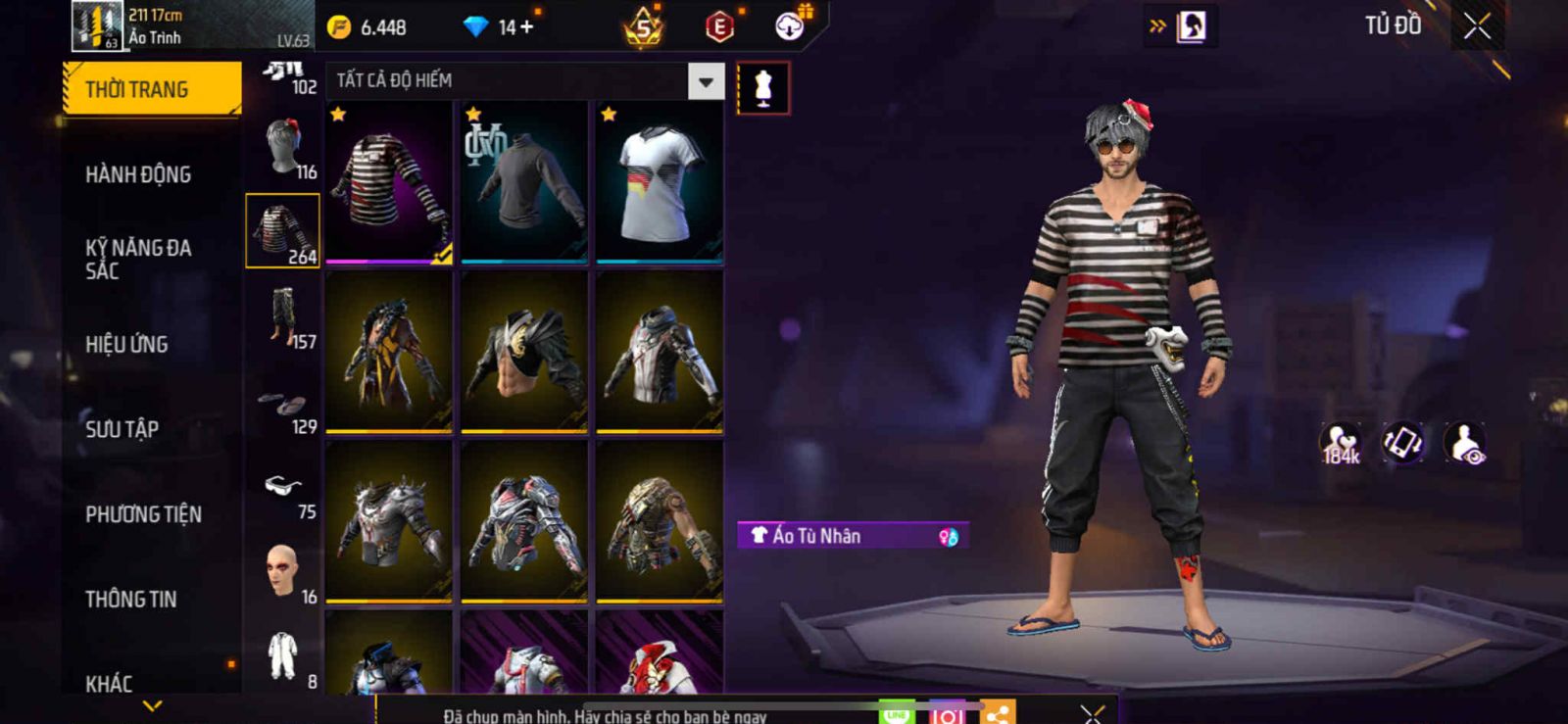Select the pants category with 157 items
Image resolution: width=1568 pixels, height=724 pixels.
tap(283, 316)
